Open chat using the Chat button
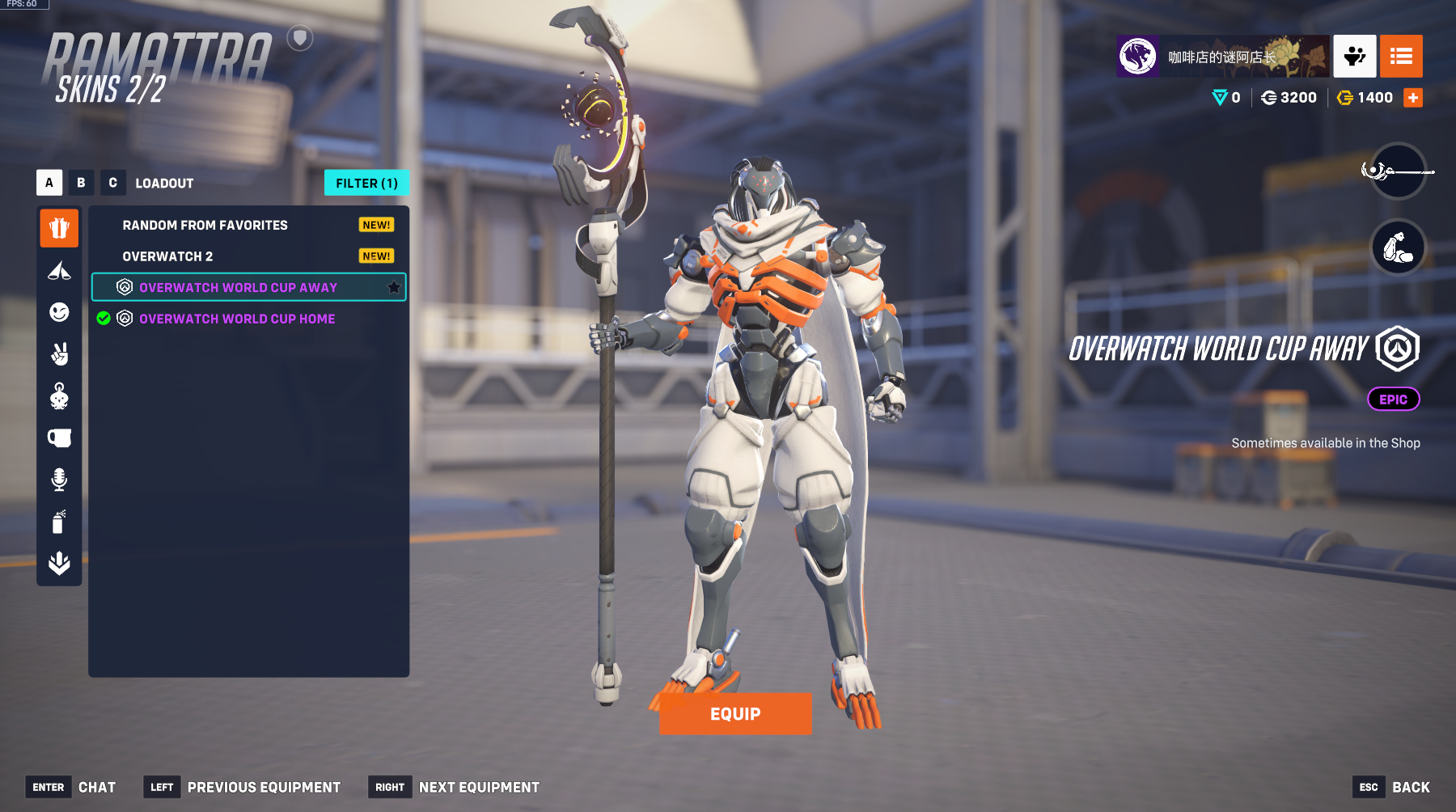 coord(96,787)
